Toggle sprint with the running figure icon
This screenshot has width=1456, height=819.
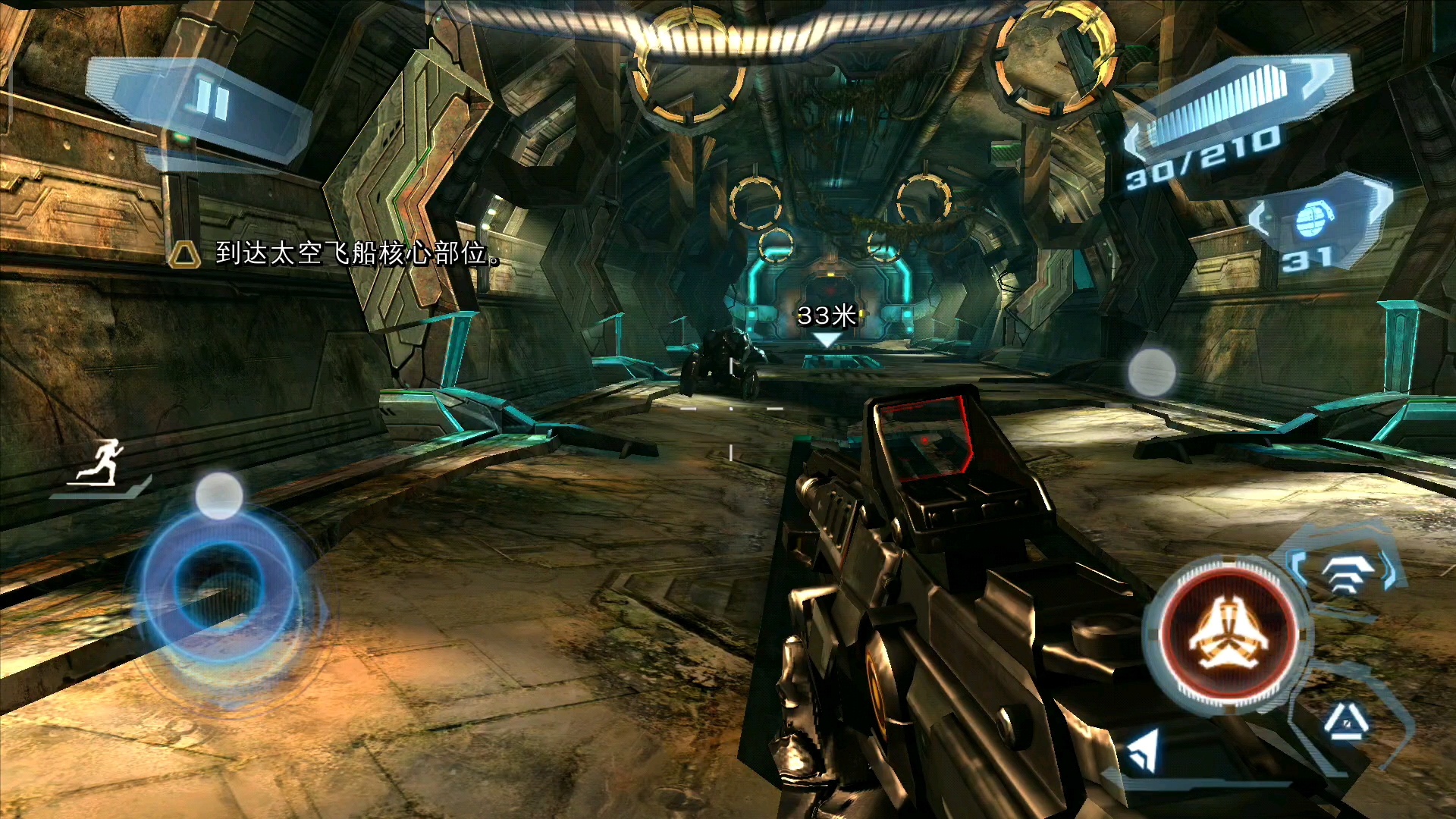click(102, 464)
